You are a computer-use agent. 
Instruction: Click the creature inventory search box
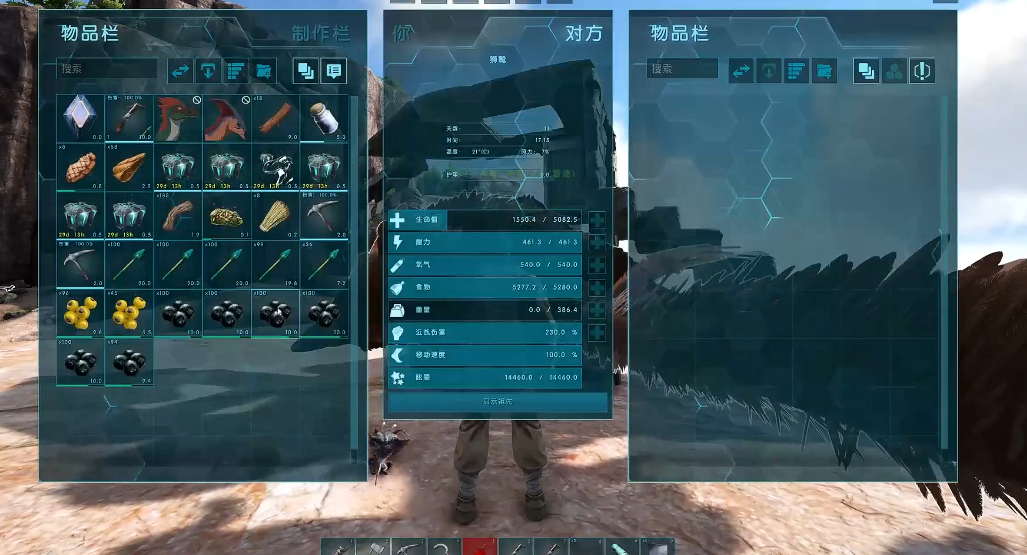pyautogui.click(x=682, y=69)
